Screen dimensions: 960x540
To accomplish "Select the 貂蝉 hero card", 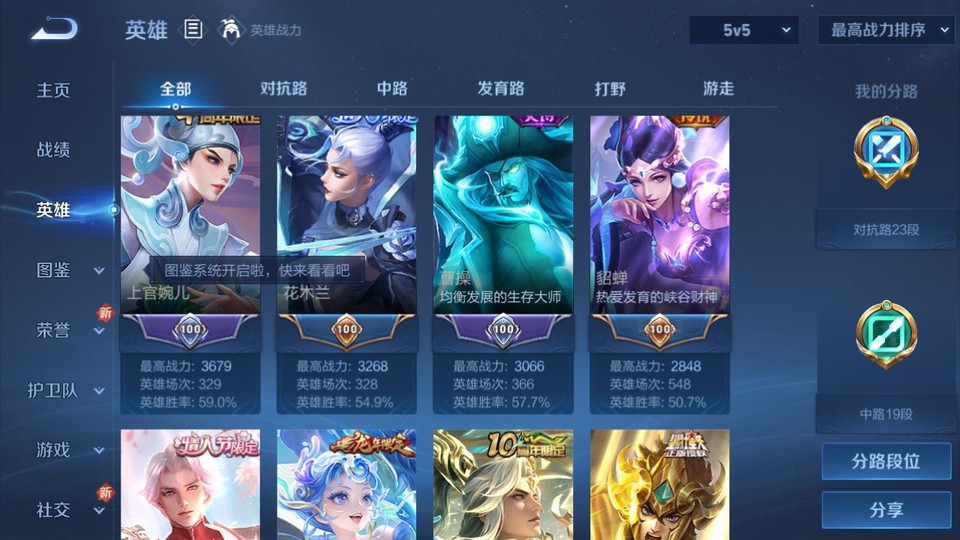I will [659, 215].
